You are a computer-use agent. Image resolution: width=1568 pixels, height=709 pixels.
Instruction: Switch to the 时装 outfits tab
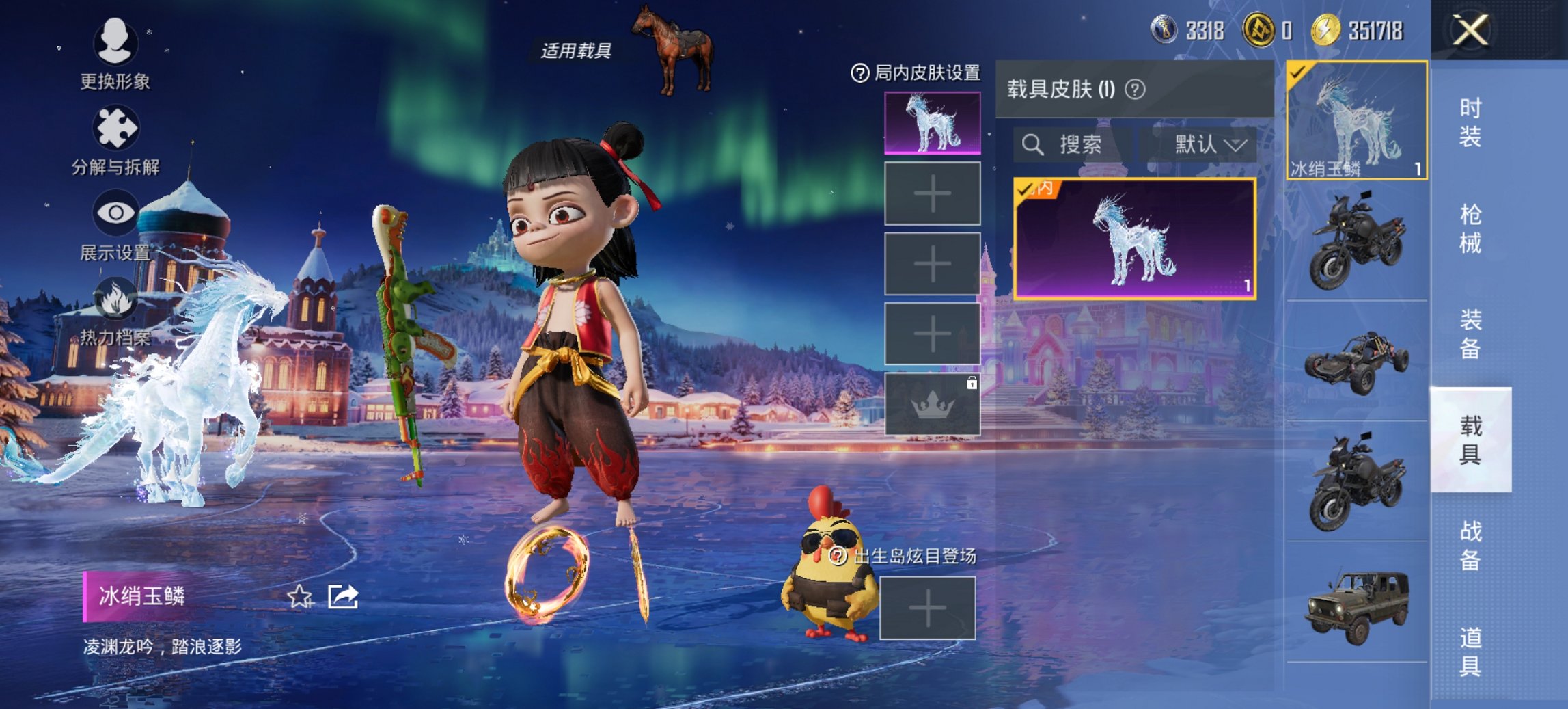coord(1470,122)
